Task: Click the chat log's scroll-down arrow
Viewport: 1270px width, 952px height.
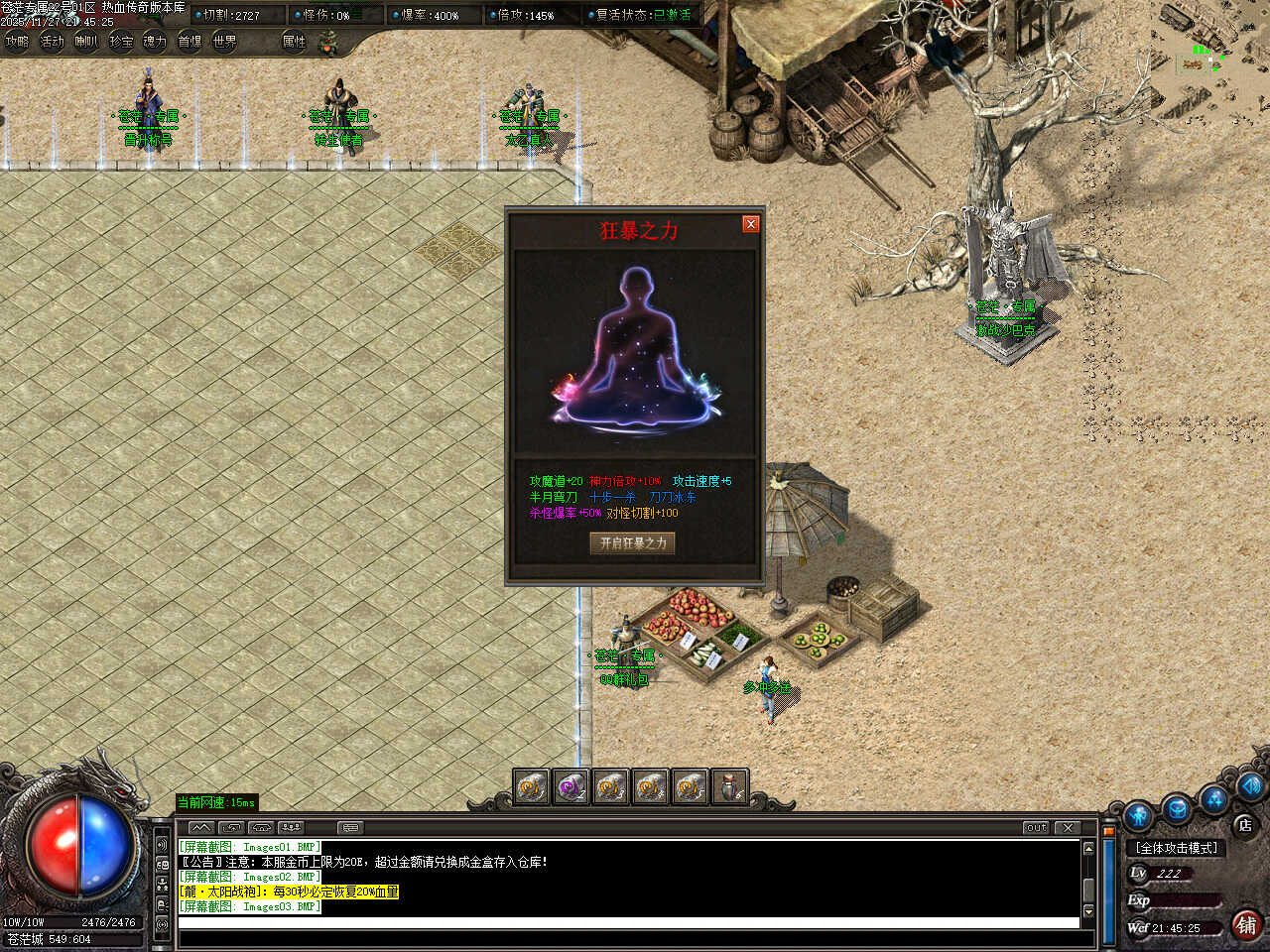Action: [1088, 910]
